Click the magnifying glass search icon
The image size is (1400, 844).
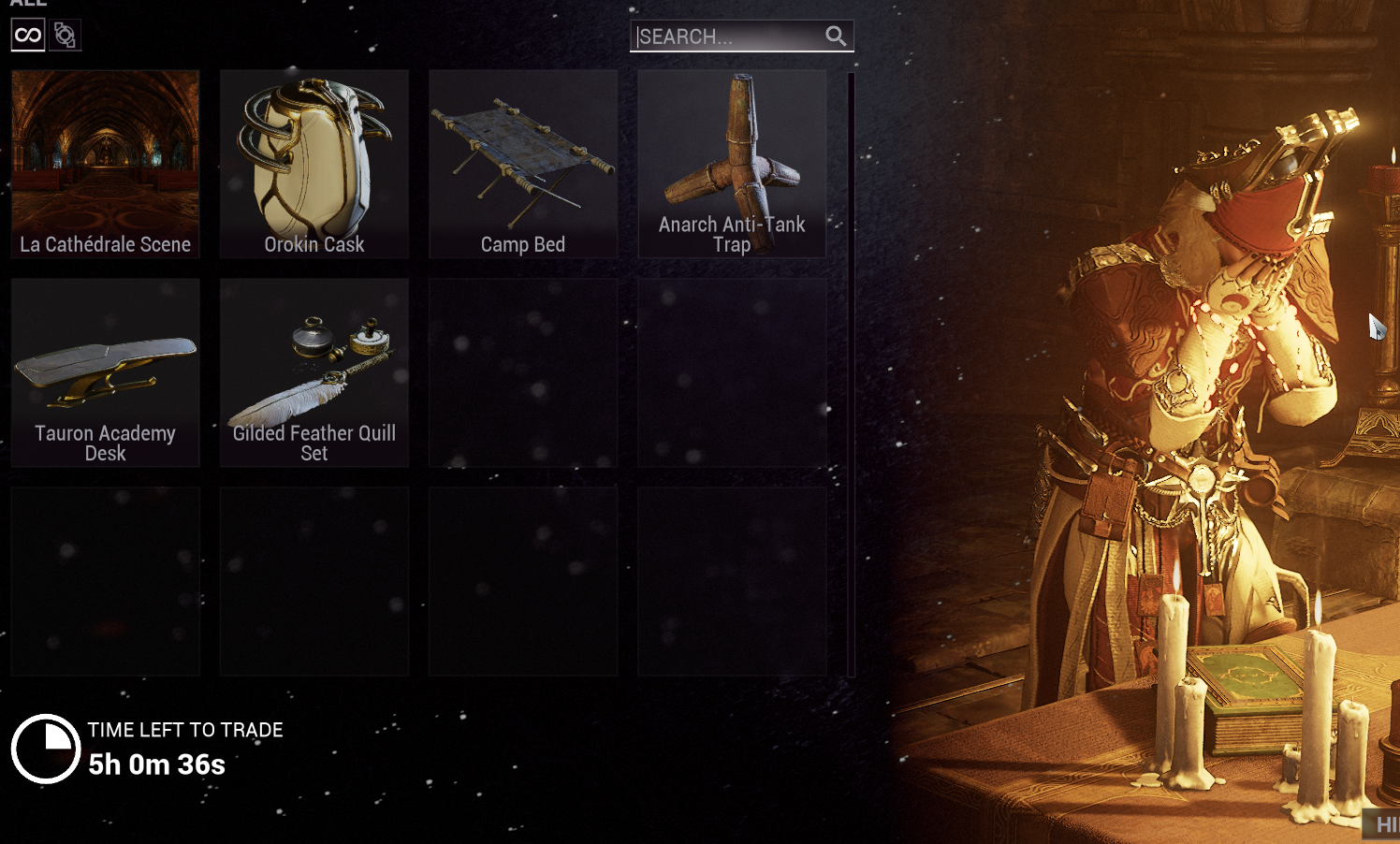[836, 36]
